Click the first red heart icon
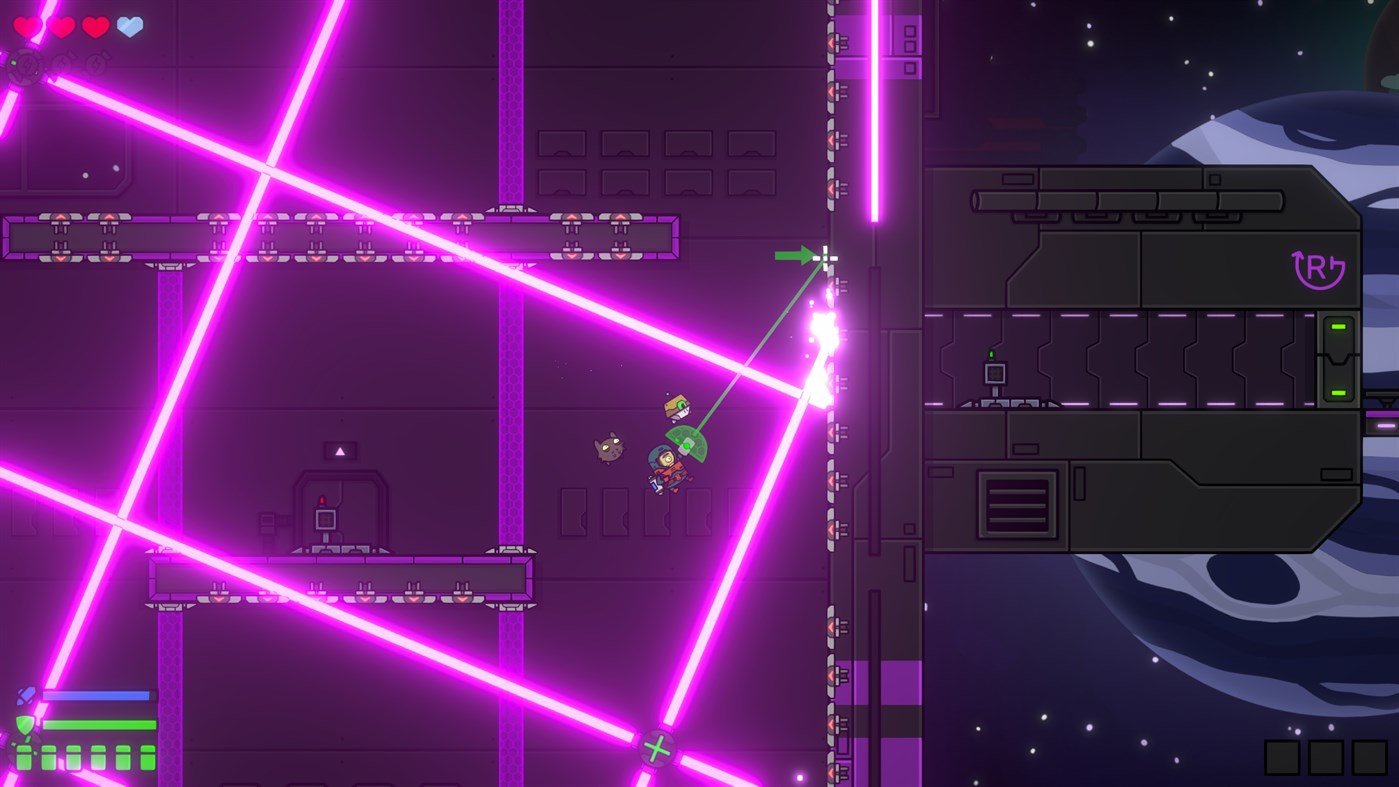Screen dimensions: 1399x787 [x=28, y=27]
